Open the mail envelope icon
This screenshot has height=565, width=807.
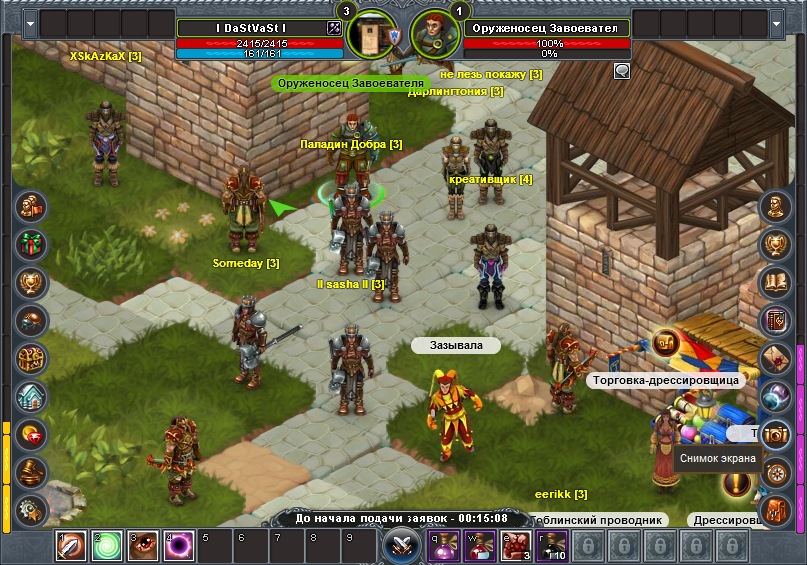[x=775, y=358]
